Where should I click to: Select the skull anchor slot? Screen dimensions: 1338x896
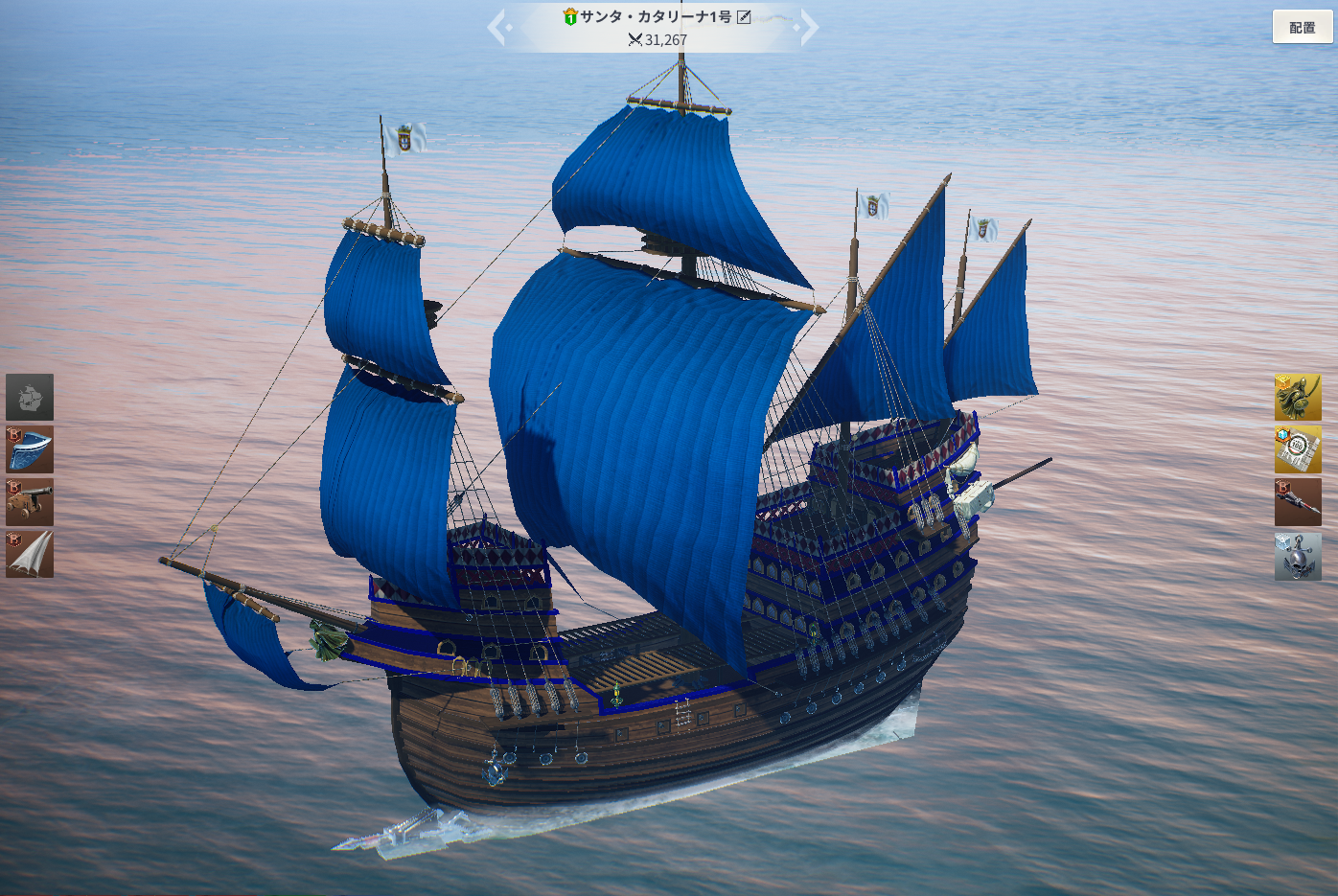(x=1298, y=556)
